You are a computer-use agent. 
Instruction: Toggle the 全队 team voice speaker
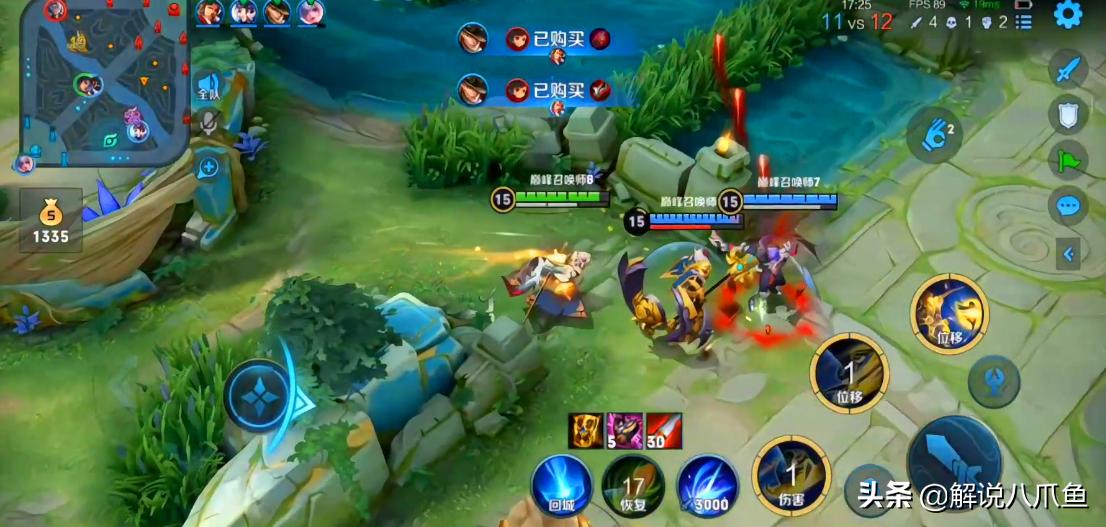click(x=208, y=86)
